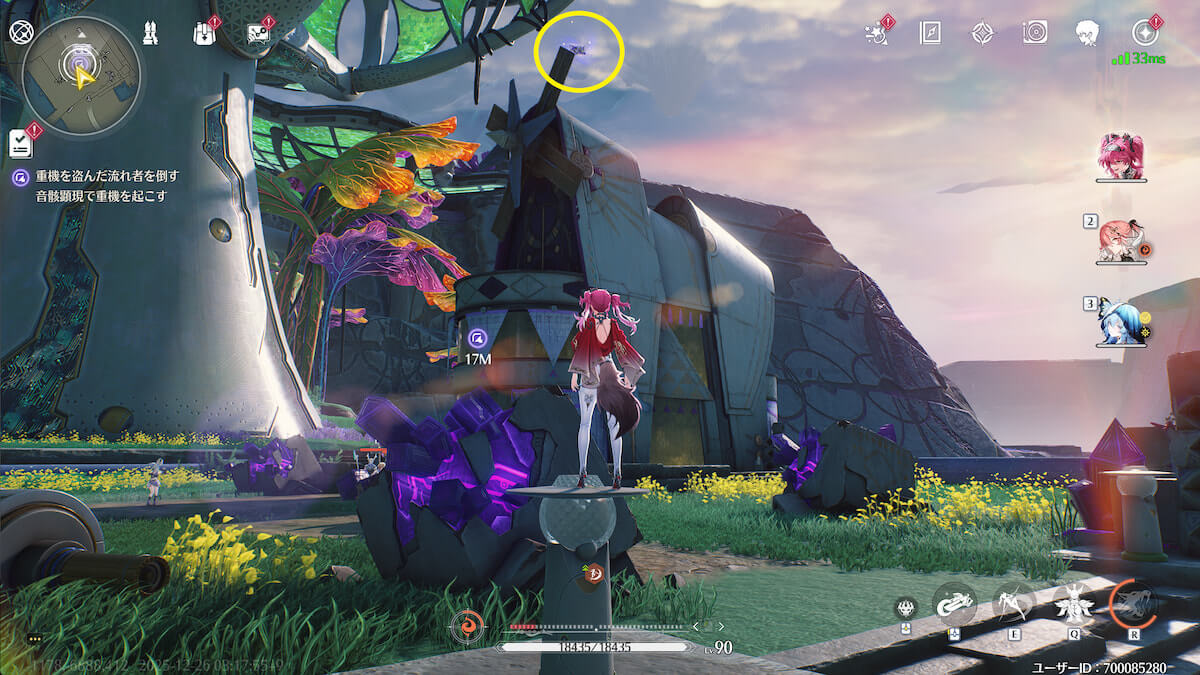The image size is (1200, 675).
Task: Open the guidebook with compass icon
Action: (x=930, y=33)
